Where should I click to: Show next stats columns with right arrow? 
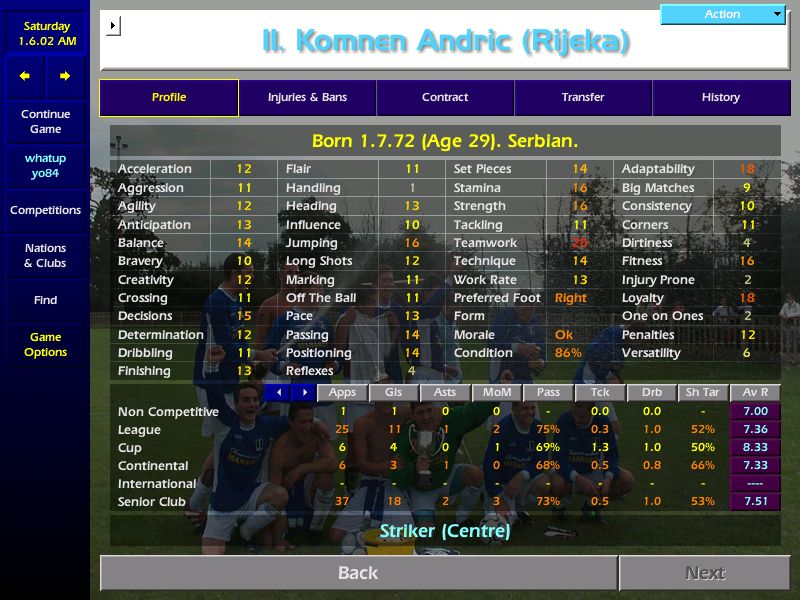[x=304, y=393]
